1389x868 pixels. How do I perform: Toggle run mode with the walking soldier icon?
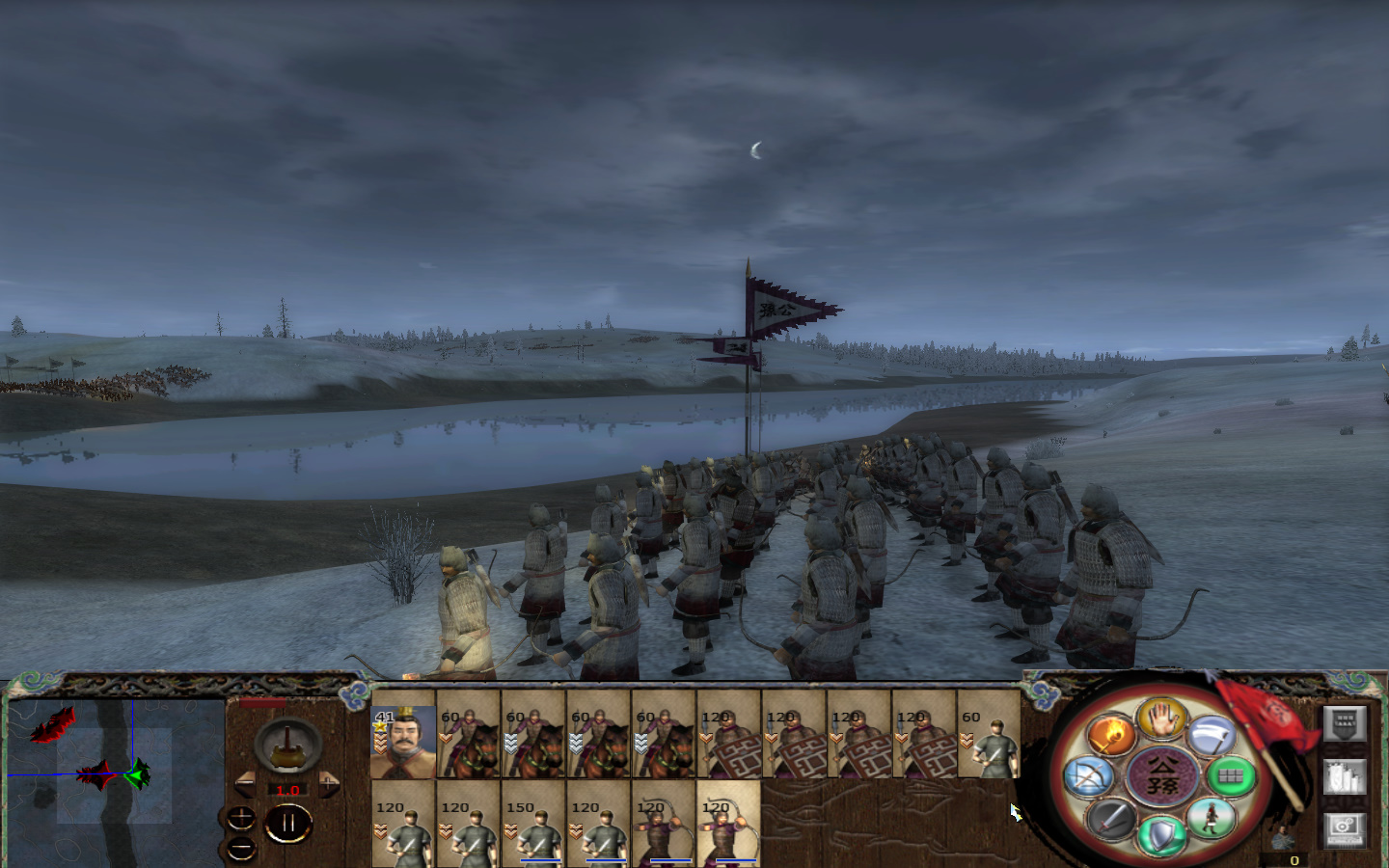1212,818
